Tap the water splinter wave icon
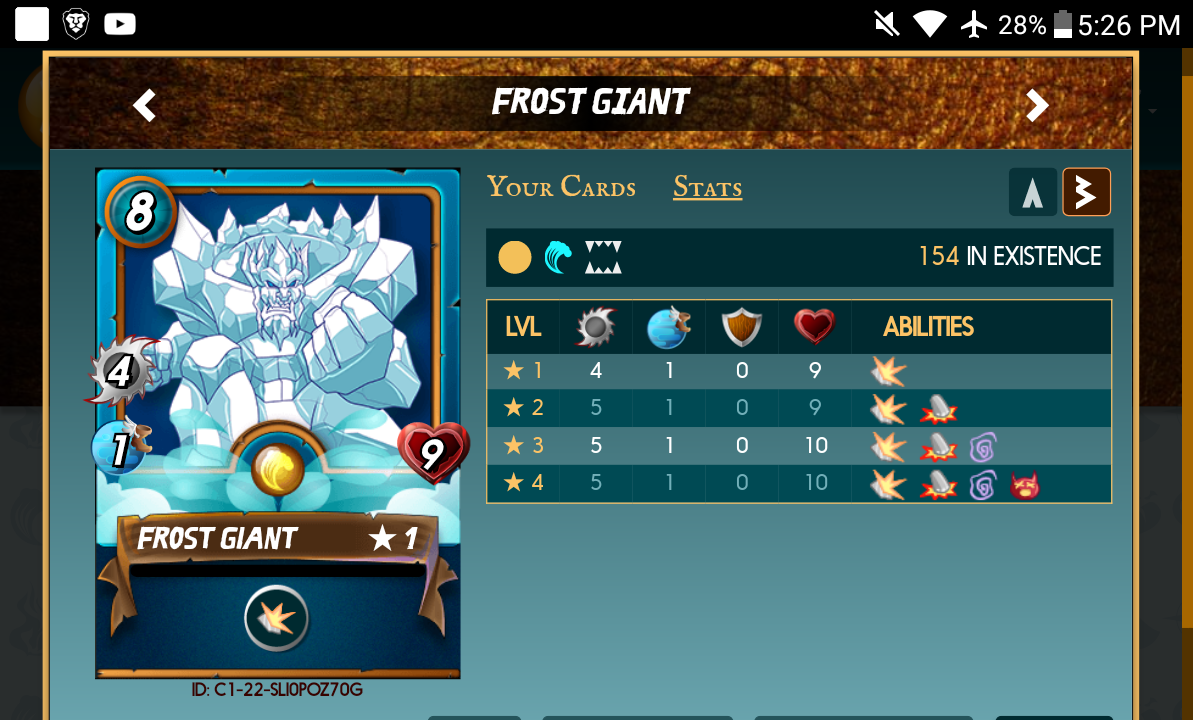 pyautogui.click(x=559, y=257)
